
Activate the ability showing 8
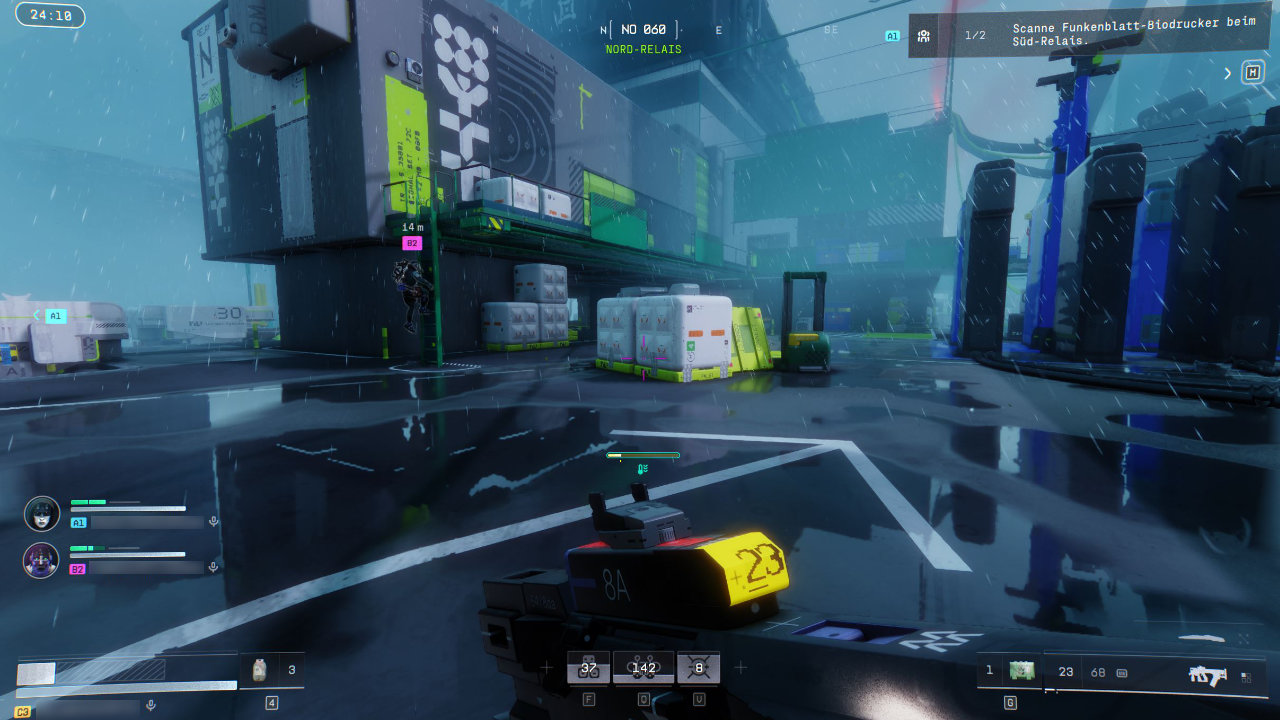click(x=698, y=668)
